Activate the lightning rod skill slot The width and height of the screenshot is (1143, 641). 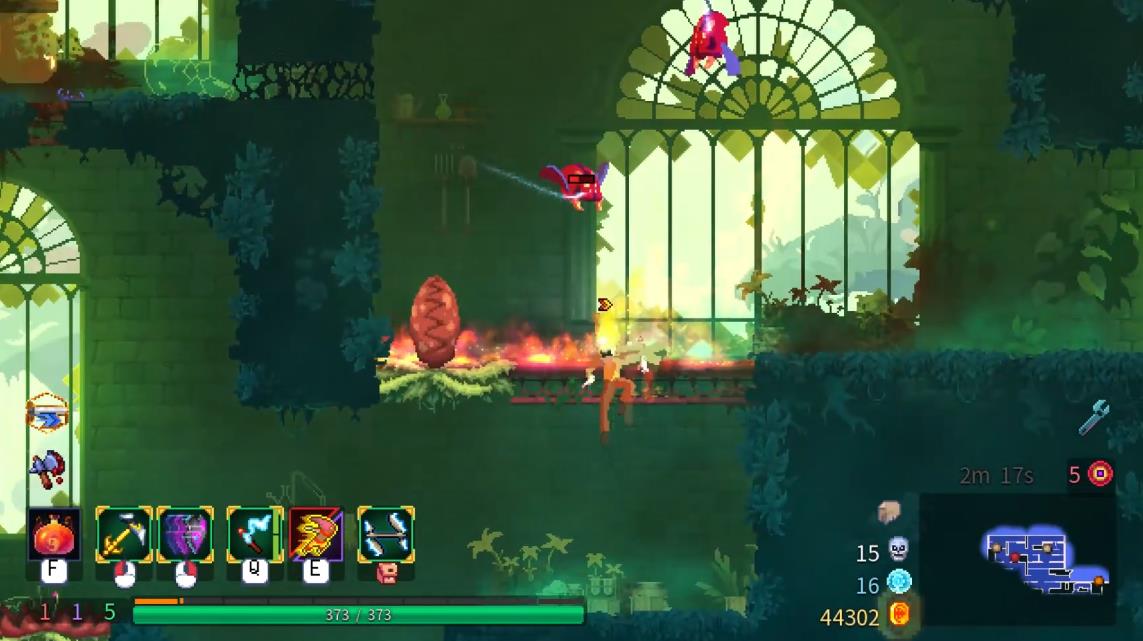255,534
